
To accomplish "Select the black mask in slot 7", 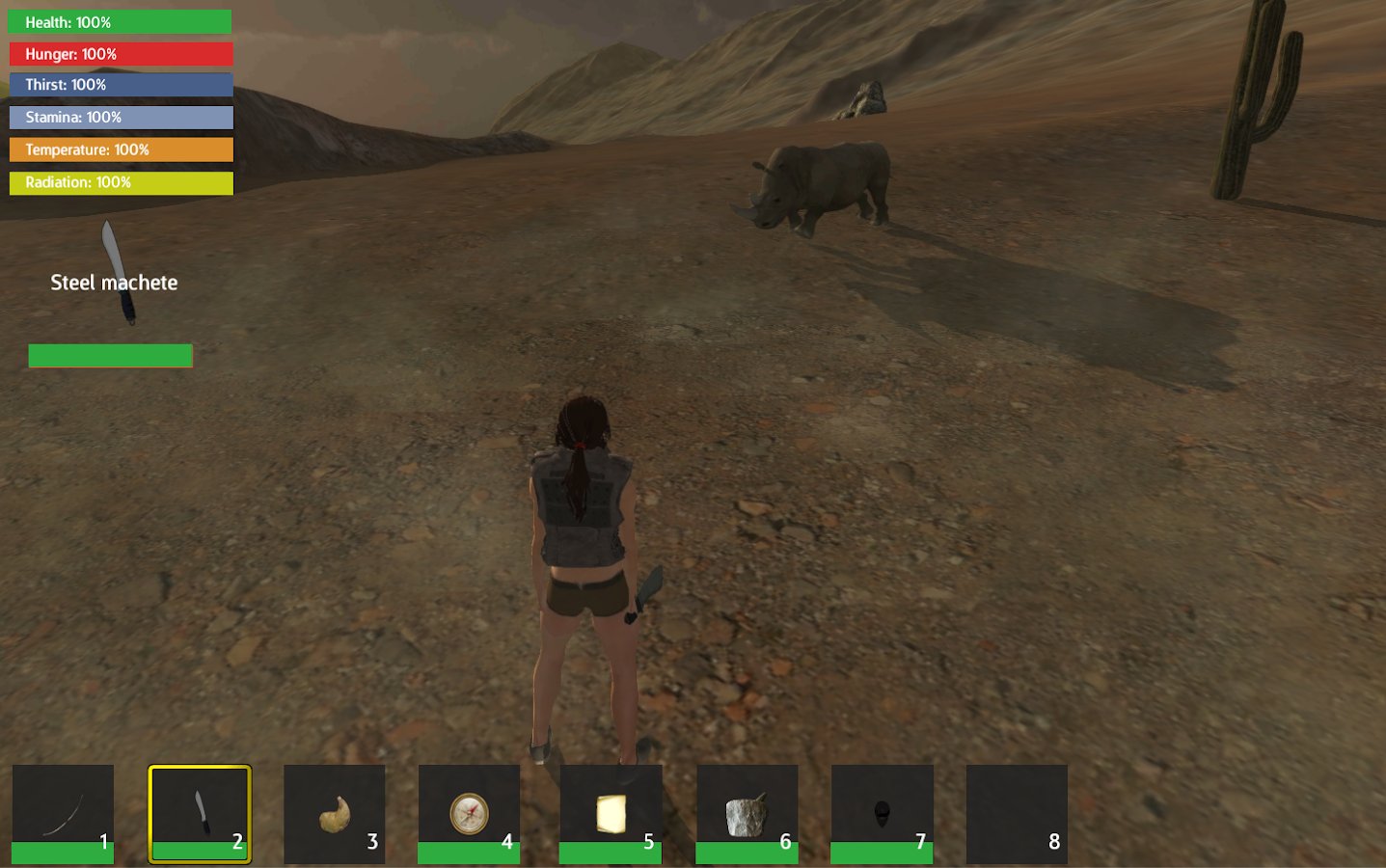I will [882, 813].
